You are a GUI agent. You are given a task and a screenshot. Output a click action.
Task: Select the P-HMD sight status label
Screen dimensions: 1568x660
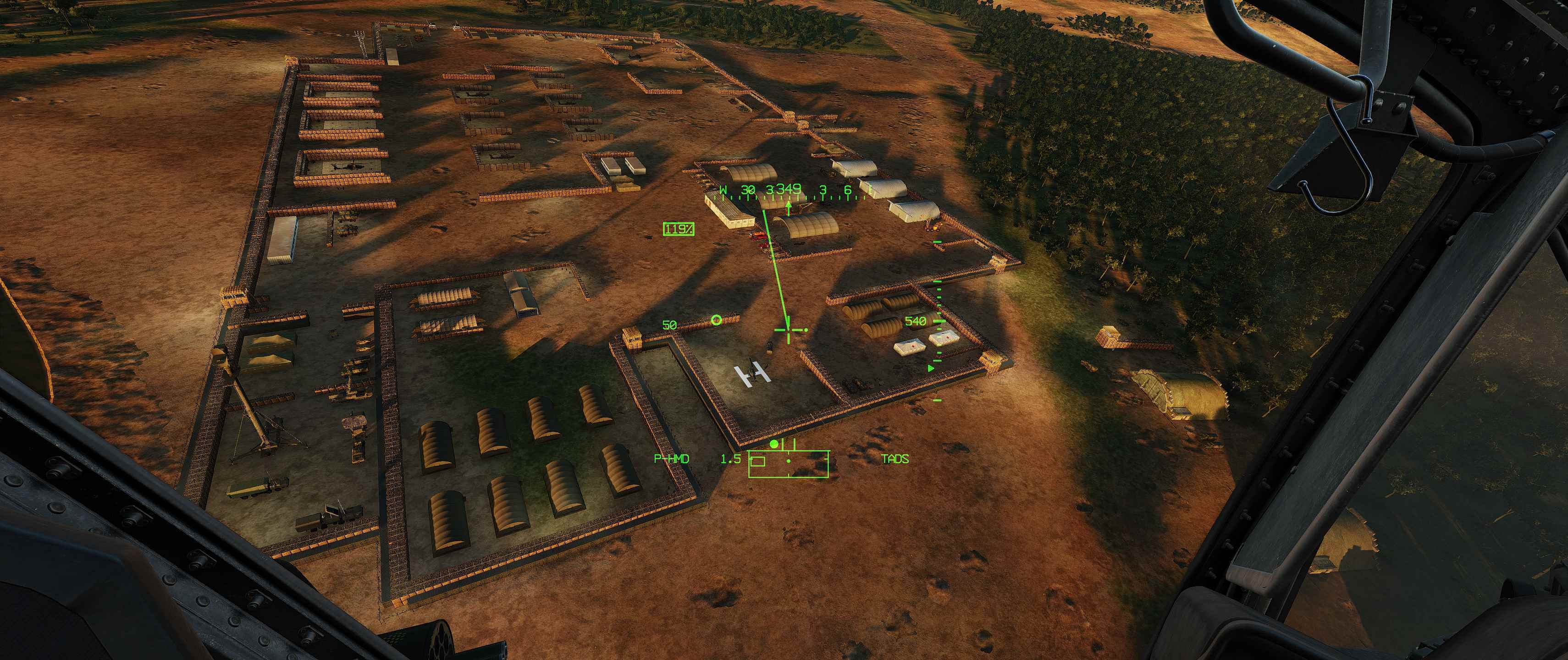(x=671, y=460)
